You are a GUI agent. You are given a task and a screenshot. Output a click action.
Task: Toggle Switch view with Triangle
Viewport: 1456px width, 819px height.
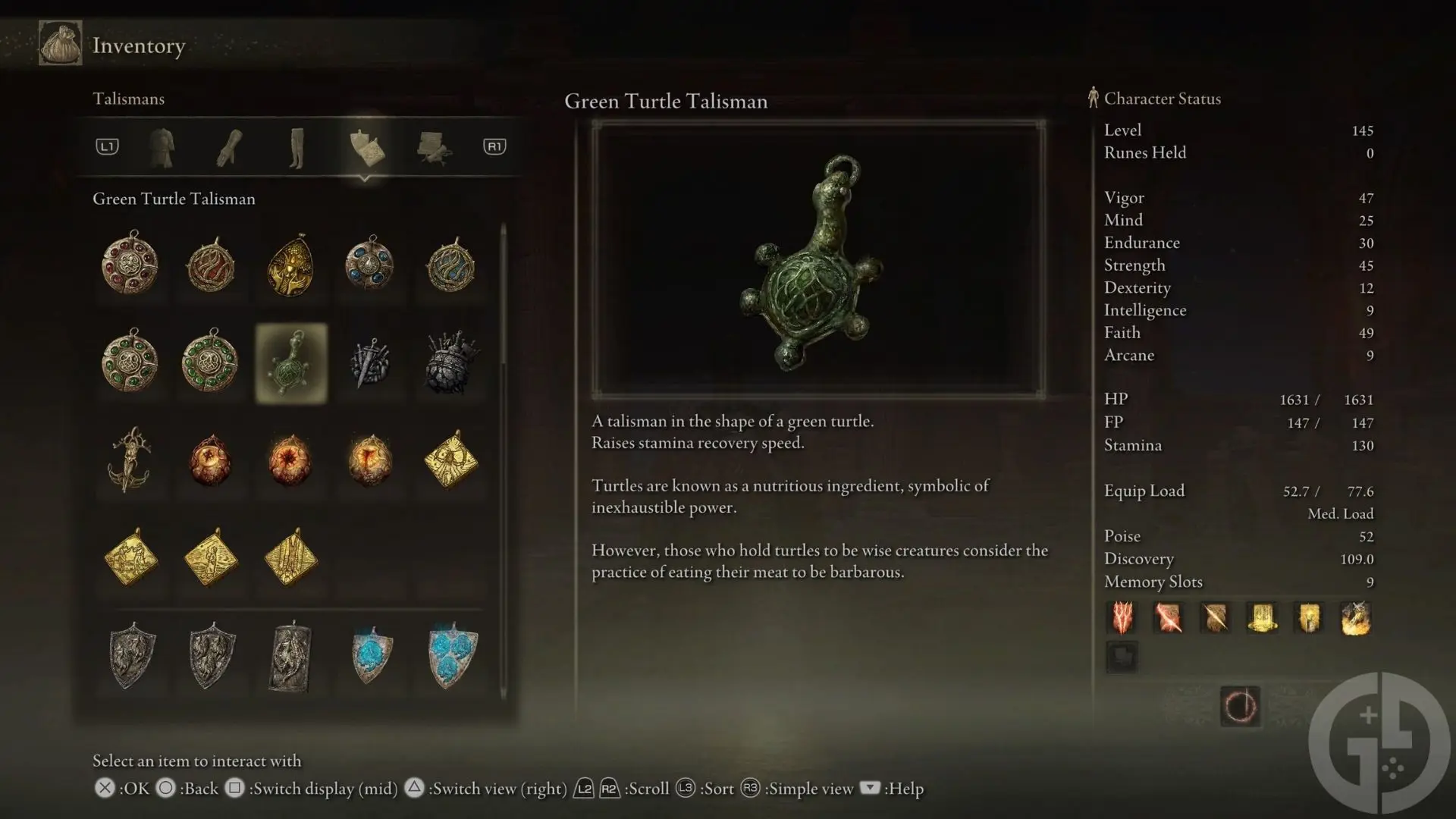coord(415,789)
